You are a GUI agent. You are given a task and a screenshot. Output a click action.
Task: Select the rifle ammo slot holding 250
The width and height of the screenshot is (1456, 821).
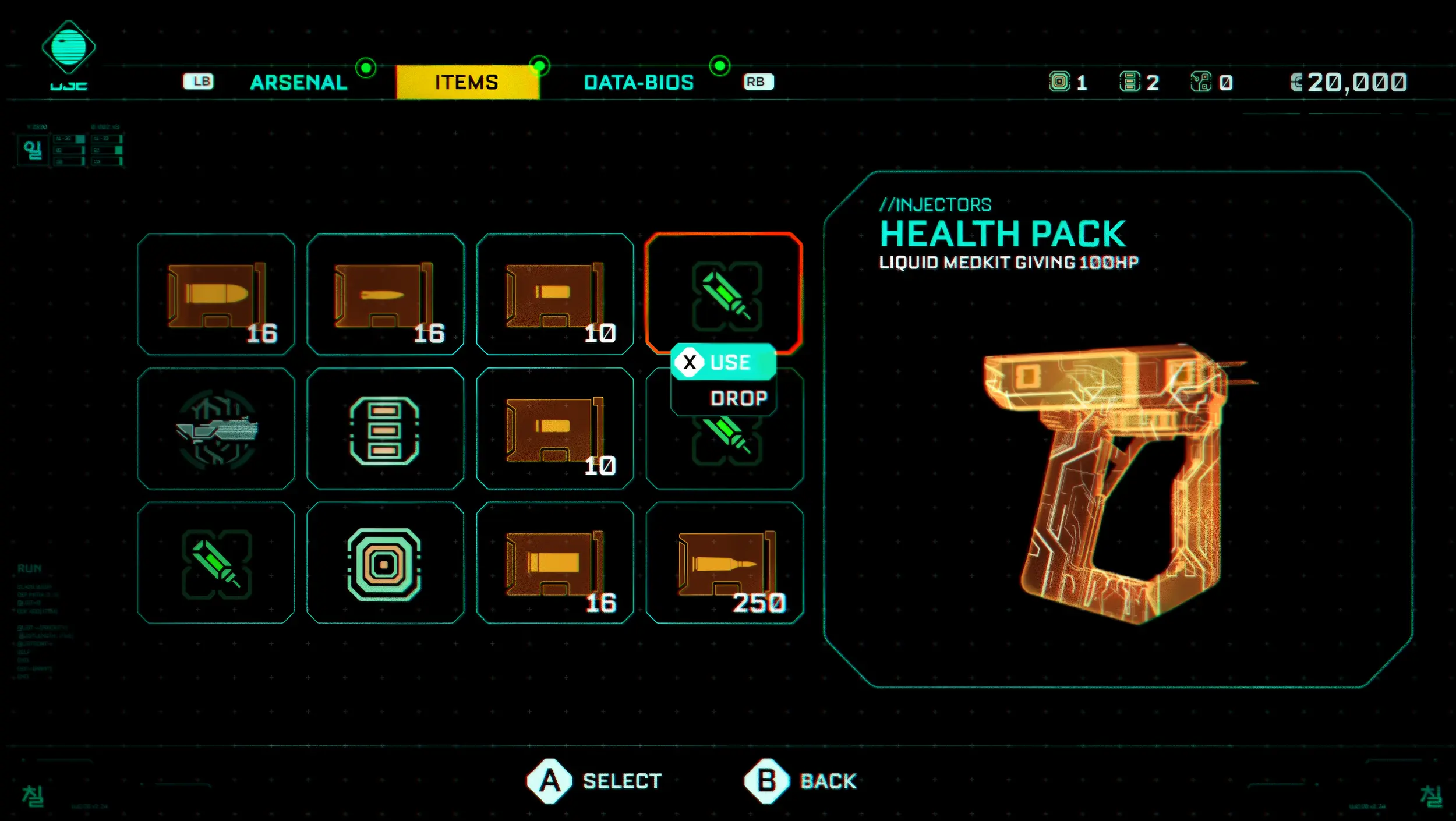pos(724,563)
